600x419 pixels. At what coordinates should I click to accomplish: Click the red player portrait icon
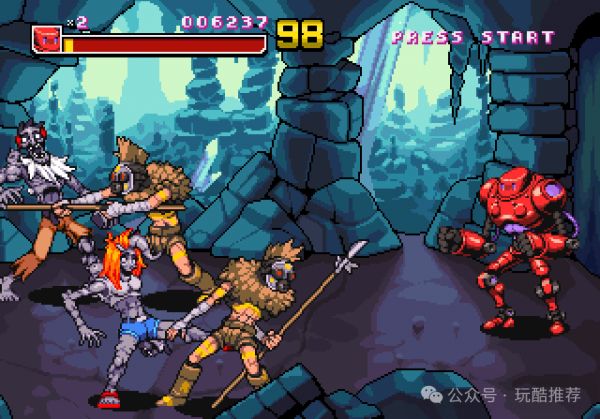[46, 38]
